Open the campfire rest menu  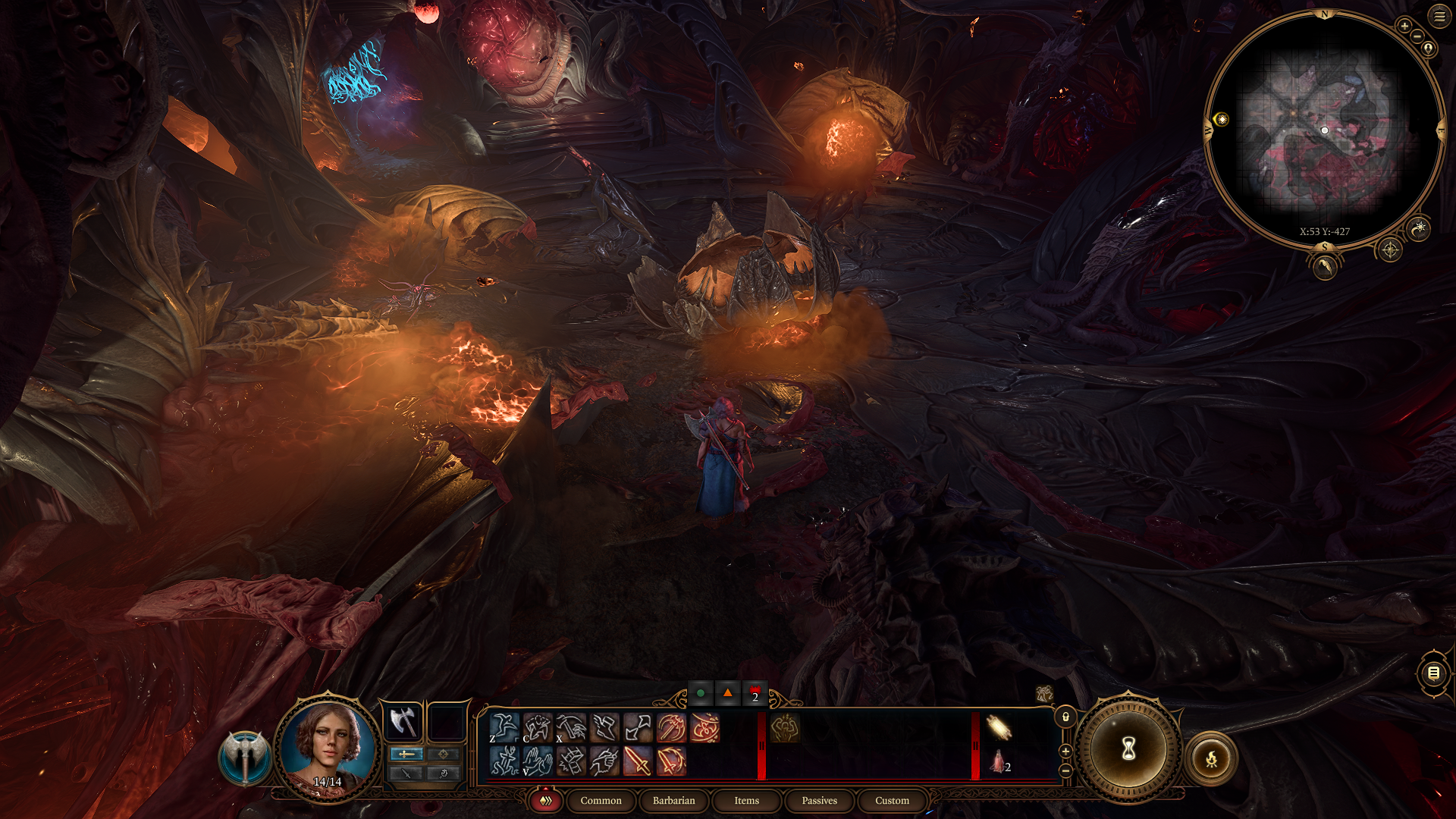click(x=1211, y=758)
